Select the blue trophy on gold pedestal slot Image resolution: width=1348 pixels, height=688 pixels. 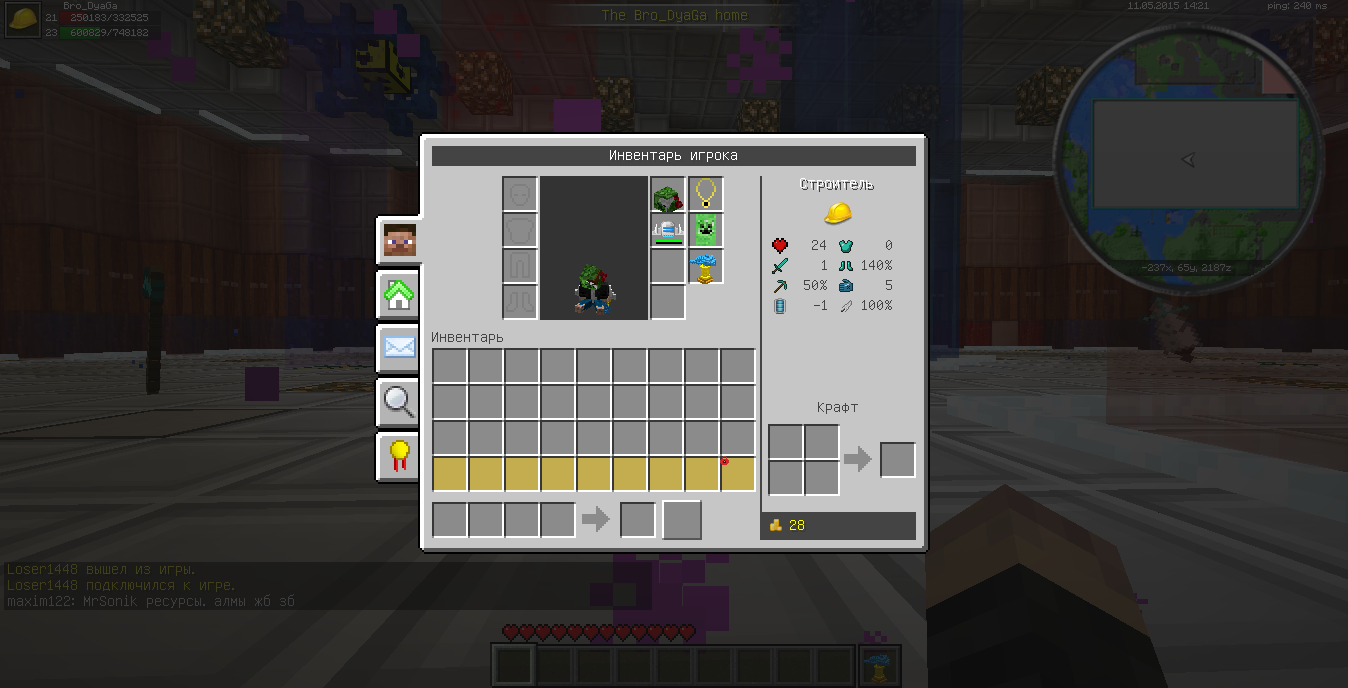[706, 267]
